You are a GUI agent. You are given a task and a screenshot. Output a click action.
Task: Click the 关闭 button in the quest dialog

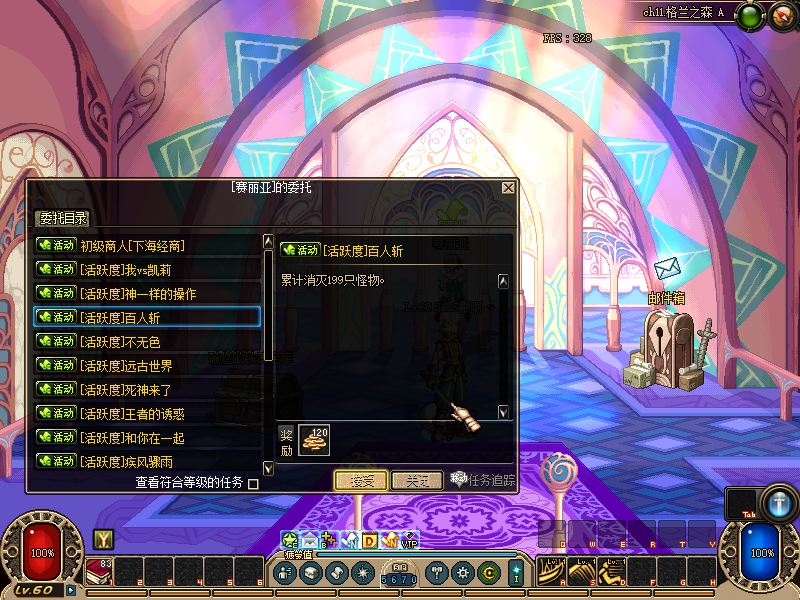coord(417,480)
